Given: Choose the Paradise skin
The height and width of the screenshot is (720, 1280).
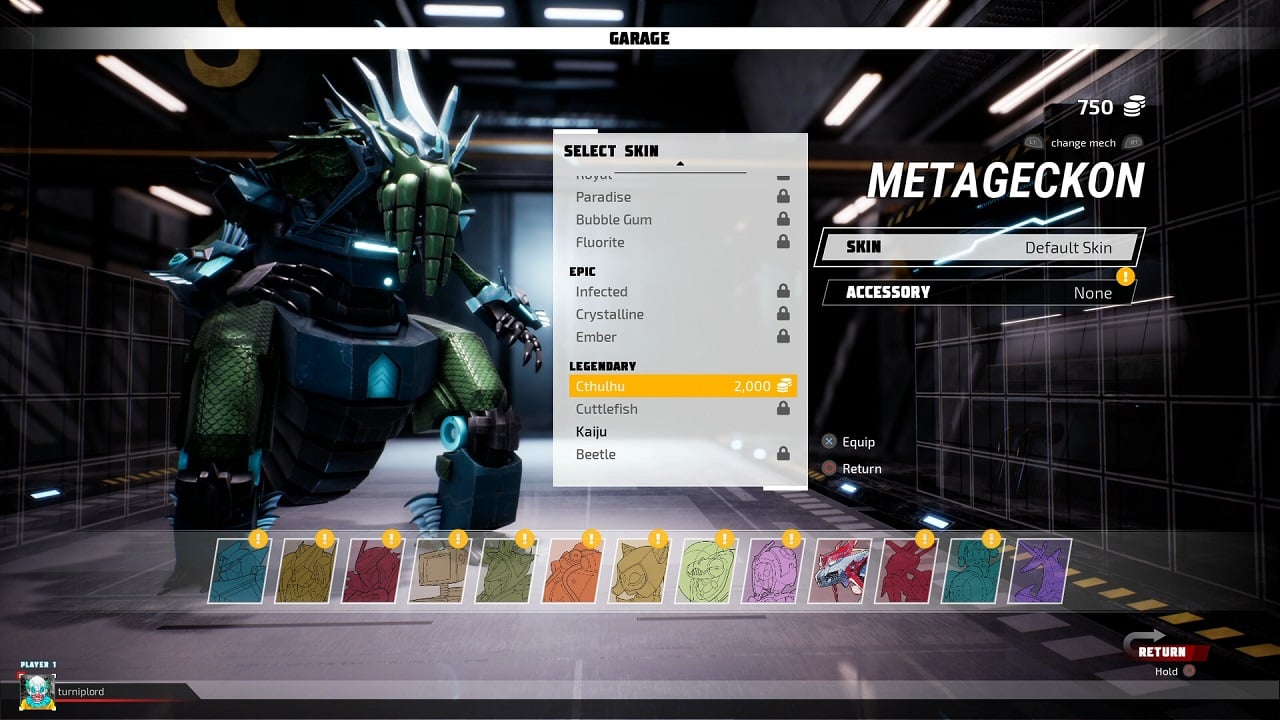Looking at the screenshot, I should [x=682, y=197].
